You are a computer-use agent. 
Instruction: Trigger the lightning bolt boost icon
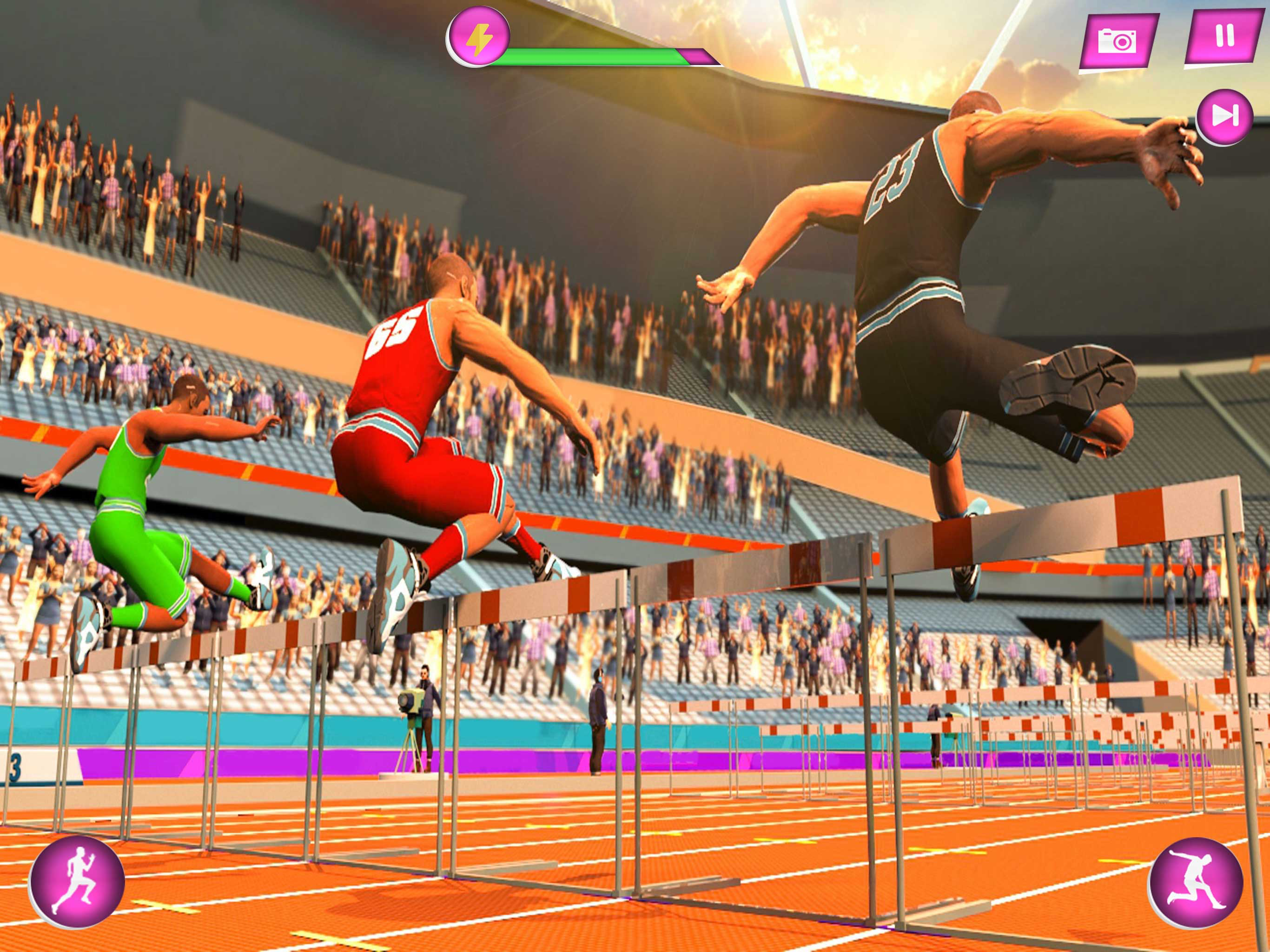479,37
